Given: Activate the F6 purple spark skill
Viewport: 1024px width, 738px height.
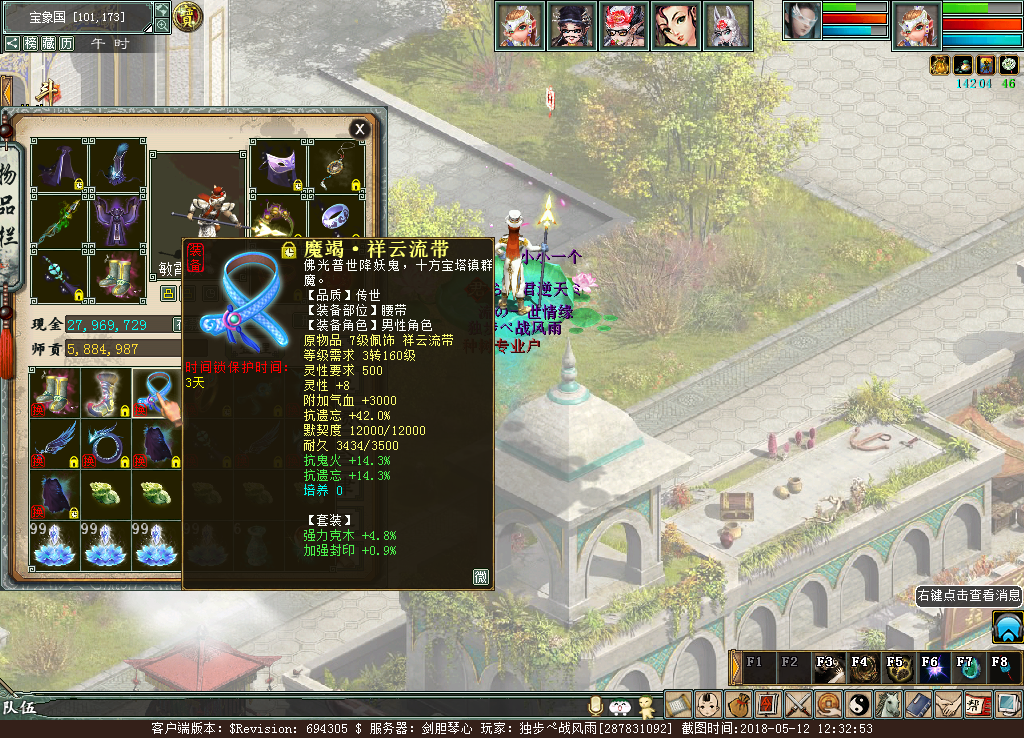Looking at the screenshot, I should point(931,667).
